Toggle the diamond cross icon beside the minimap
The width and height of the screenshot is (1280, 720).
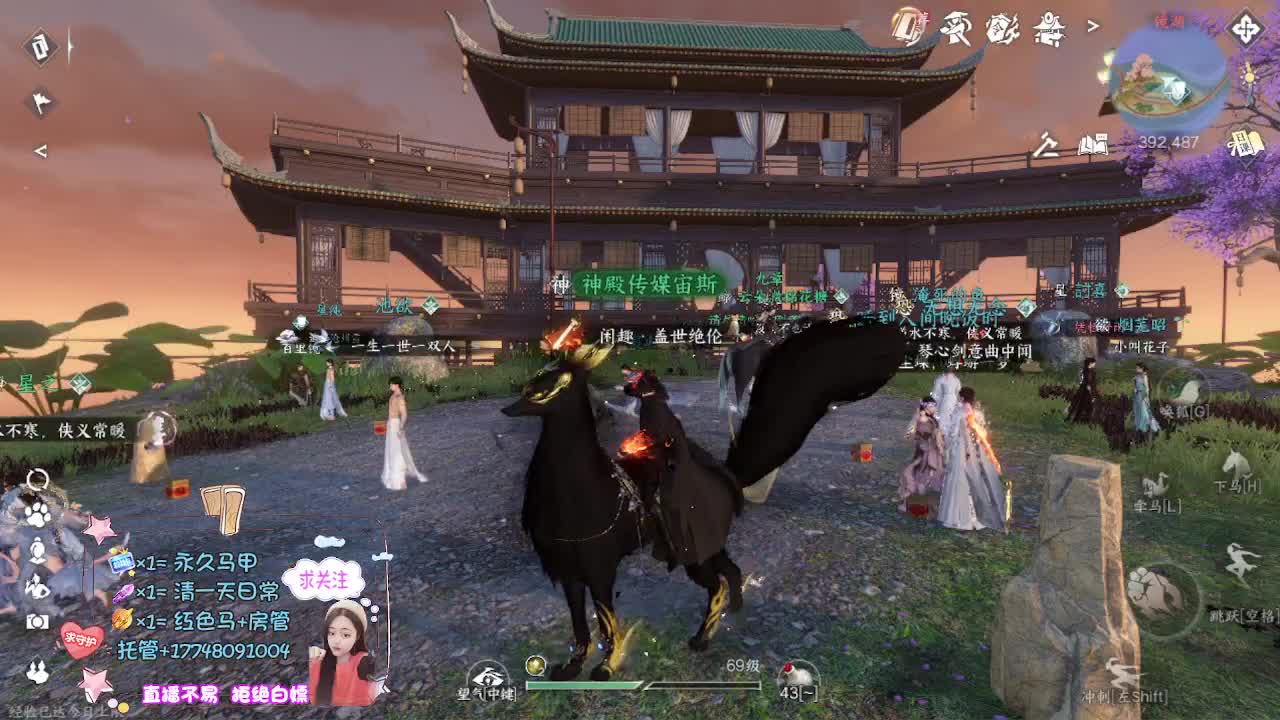pos(1245,30)
